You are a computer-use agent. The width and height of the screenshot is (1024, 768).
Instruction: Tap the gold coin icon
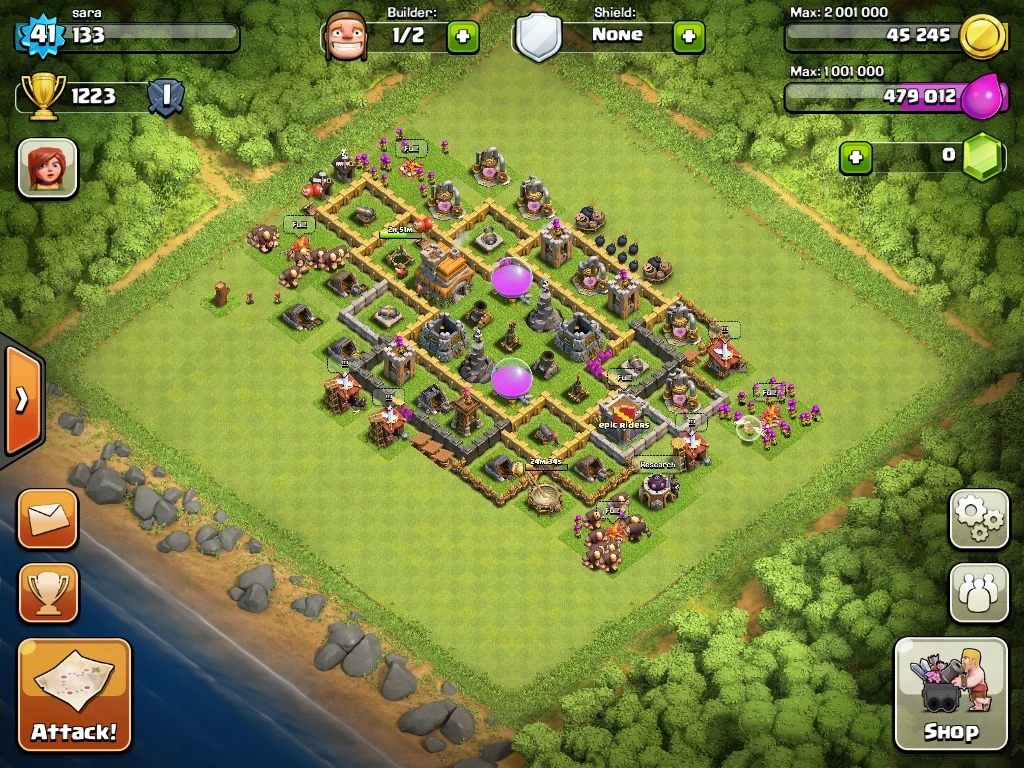[980, 37]
